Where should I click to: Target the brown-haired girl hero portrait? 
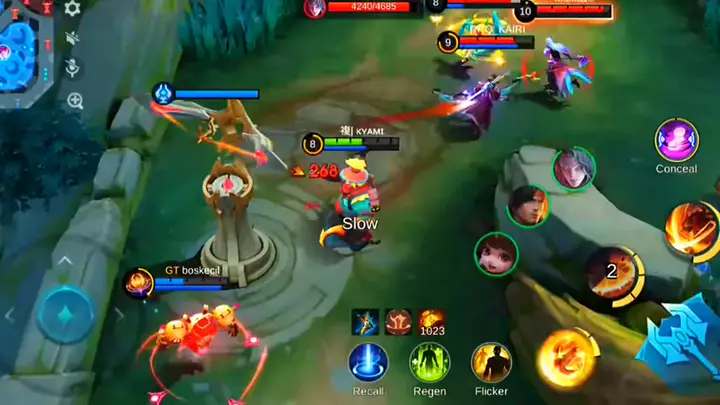[495, 253]
